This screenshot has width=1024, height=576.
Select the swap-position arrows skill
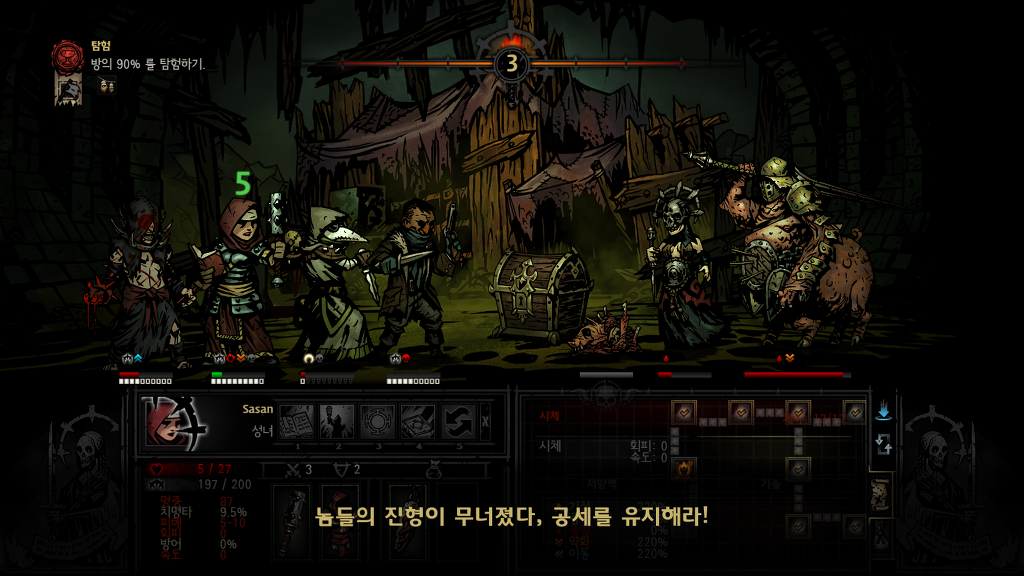tap(459, 422)
